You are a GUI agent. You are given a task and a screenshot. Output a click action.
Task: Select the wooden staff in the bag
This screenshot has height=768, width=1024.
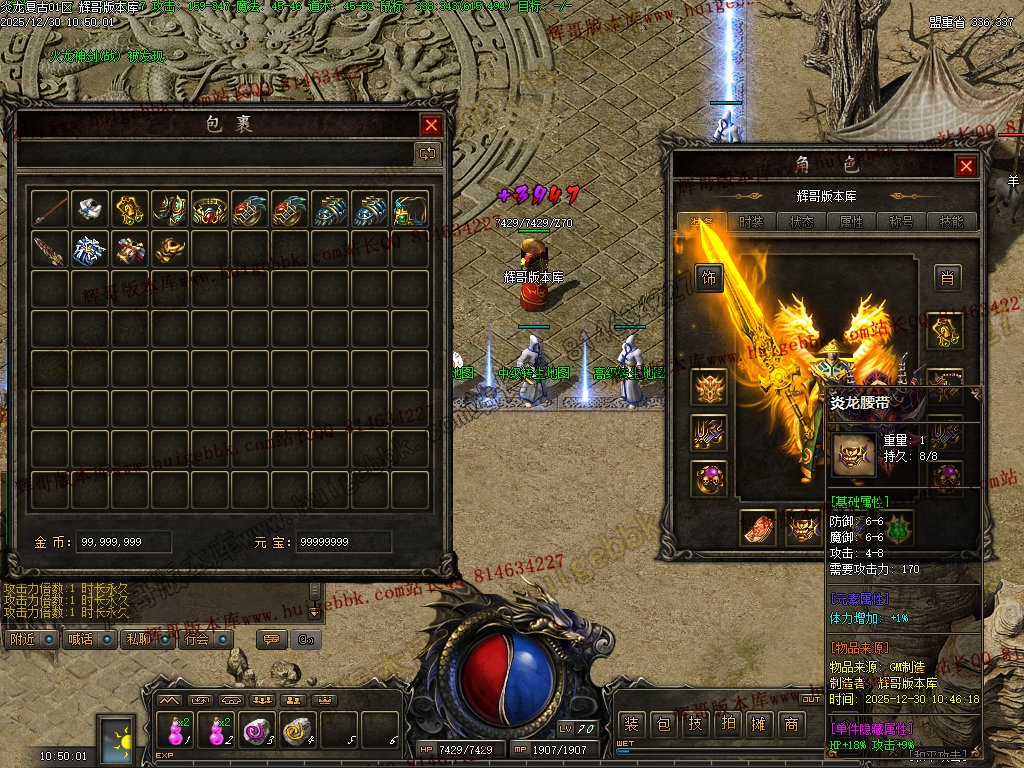coord(50,209)
